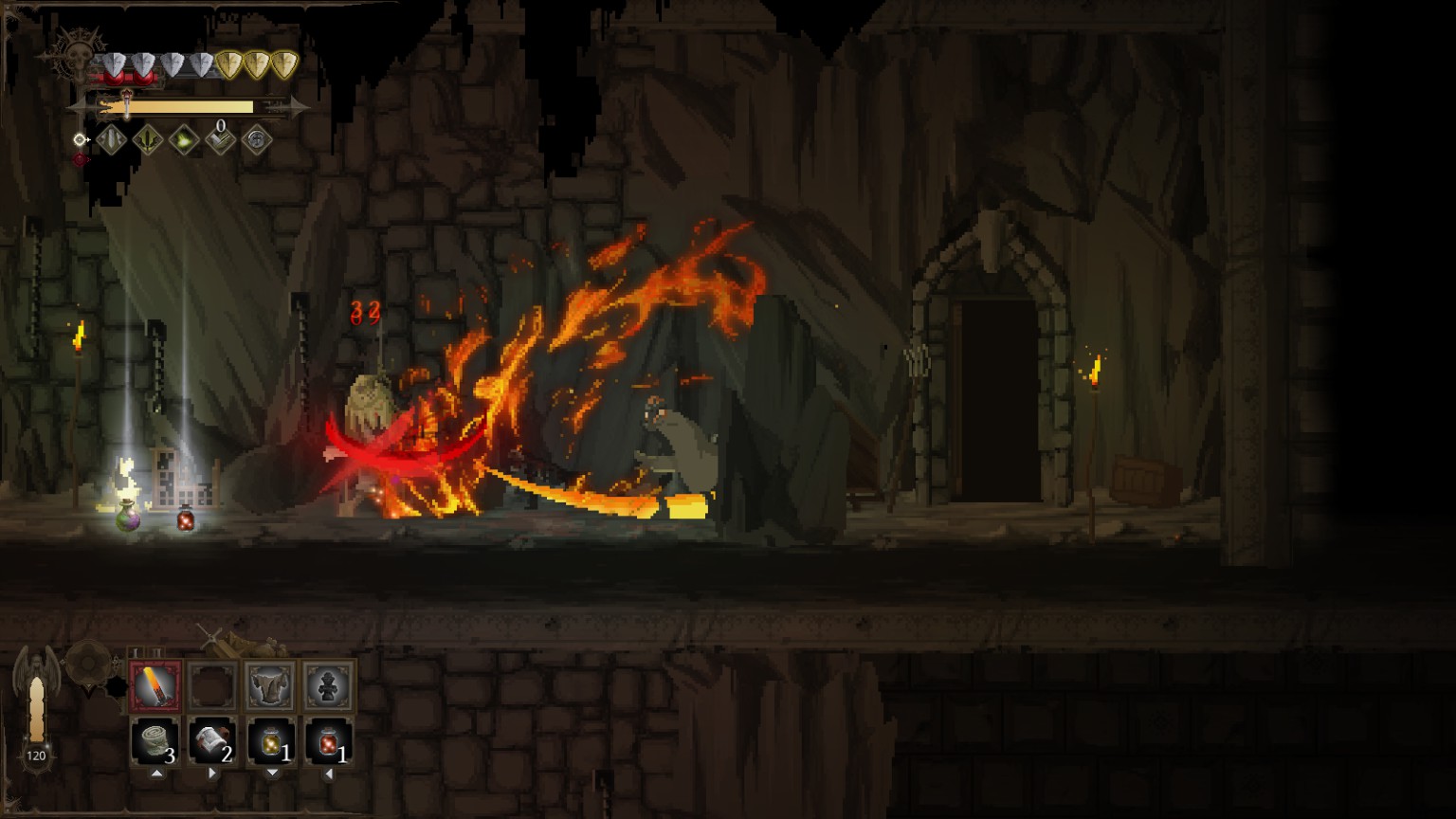Screen dimensions: 1456x819
Task: Use the parchment scroll item
Action: (212, 741)
